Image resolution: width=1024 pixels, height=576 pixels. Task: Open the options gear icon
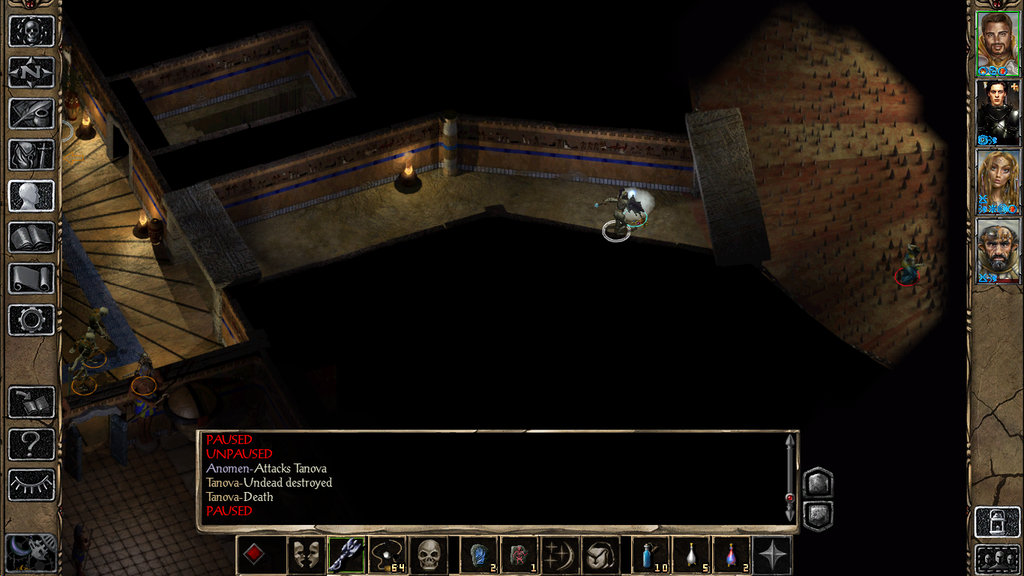(31, 320)
